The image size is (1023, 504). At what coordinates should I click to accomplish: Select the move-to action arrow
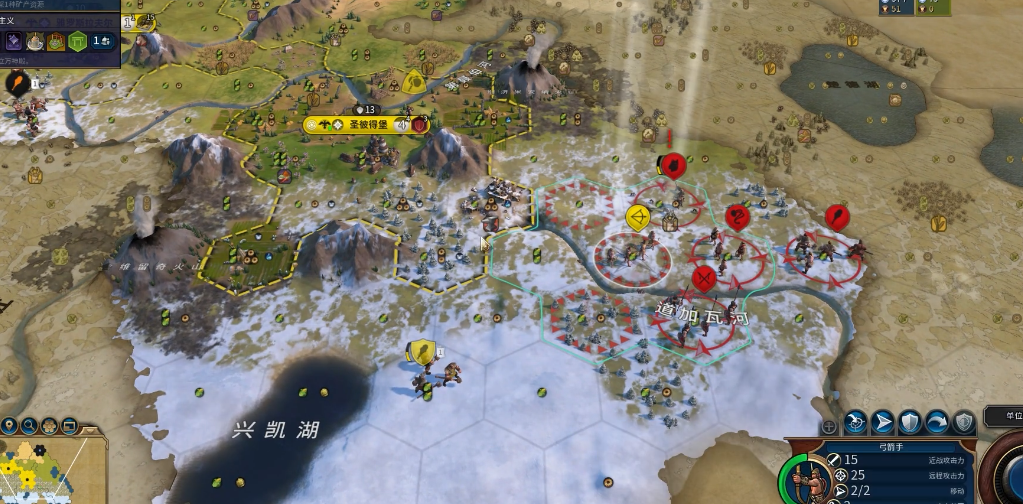tap(883, 422)
